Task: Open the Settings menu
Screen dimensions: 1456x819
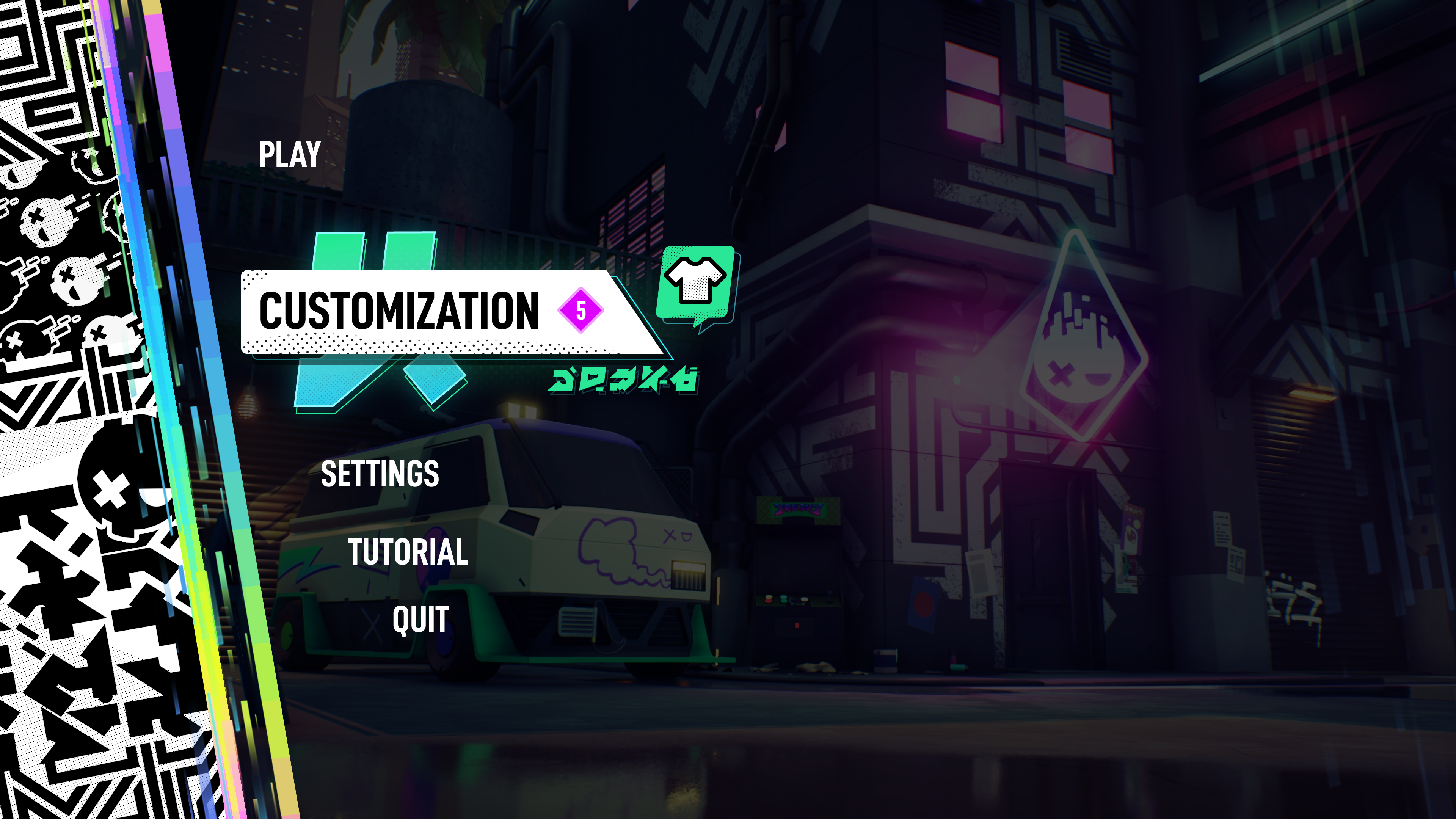Action: 380,474
